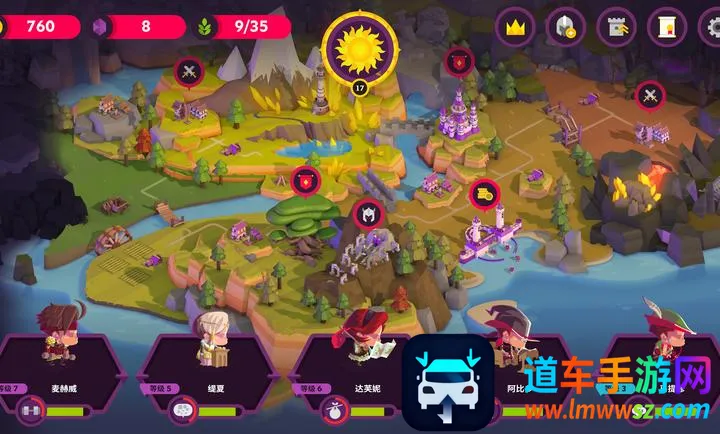Open the gear settings button
Screen dimensions: 720x434
pyautogui.click(x=711, y=27)
